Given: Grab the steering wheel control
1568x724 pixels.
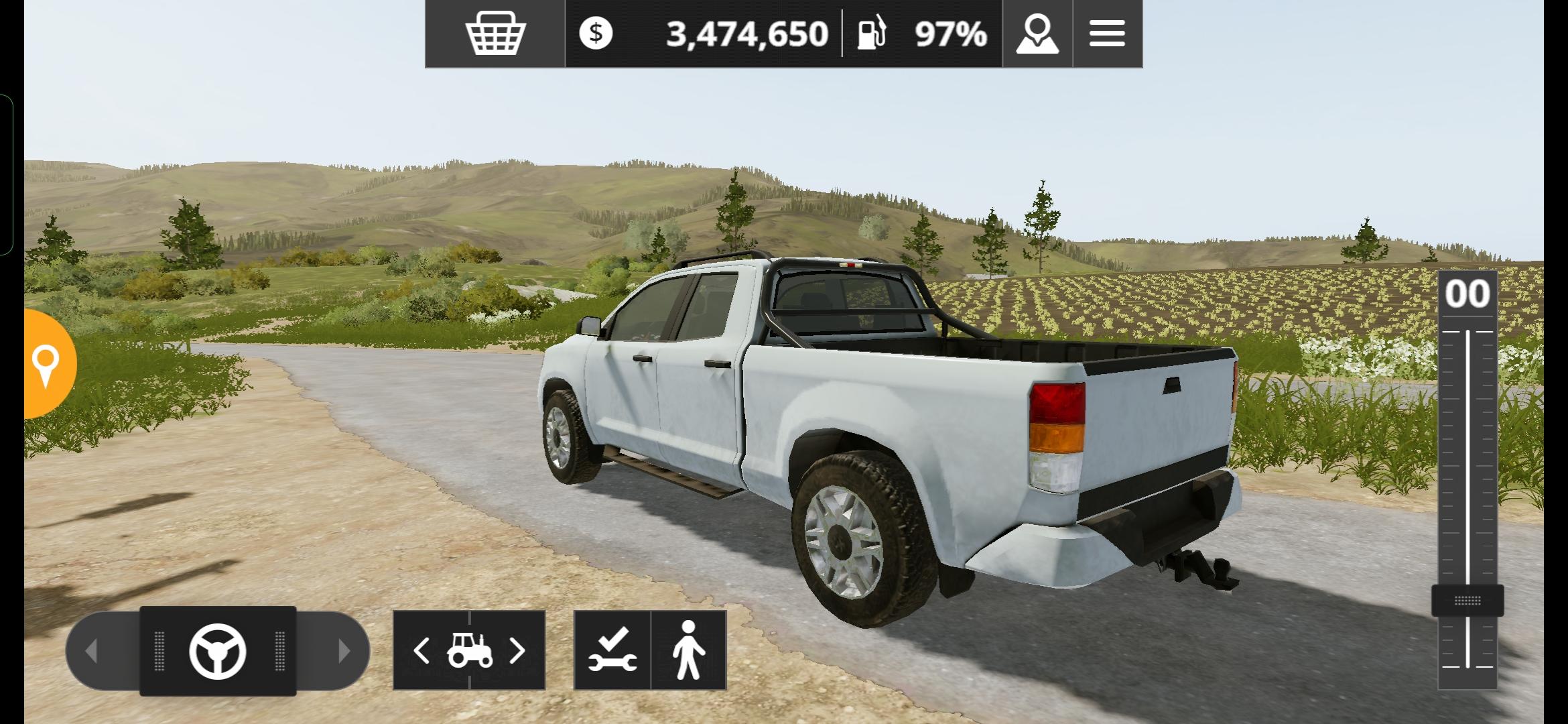Looking at the screenshot, I should pyautogui.click(x=218, y=651).
